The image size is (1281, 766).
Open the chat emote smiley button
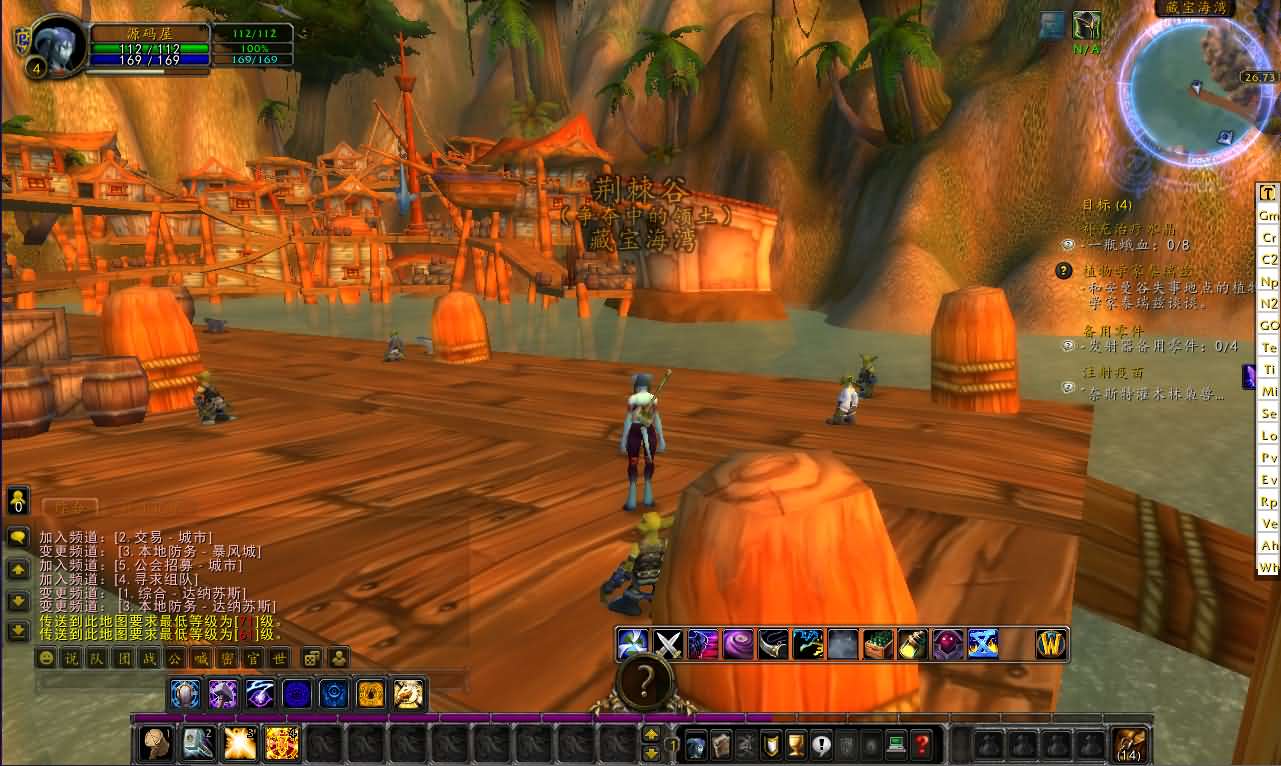pyautogui.click(x=45, y=658)
